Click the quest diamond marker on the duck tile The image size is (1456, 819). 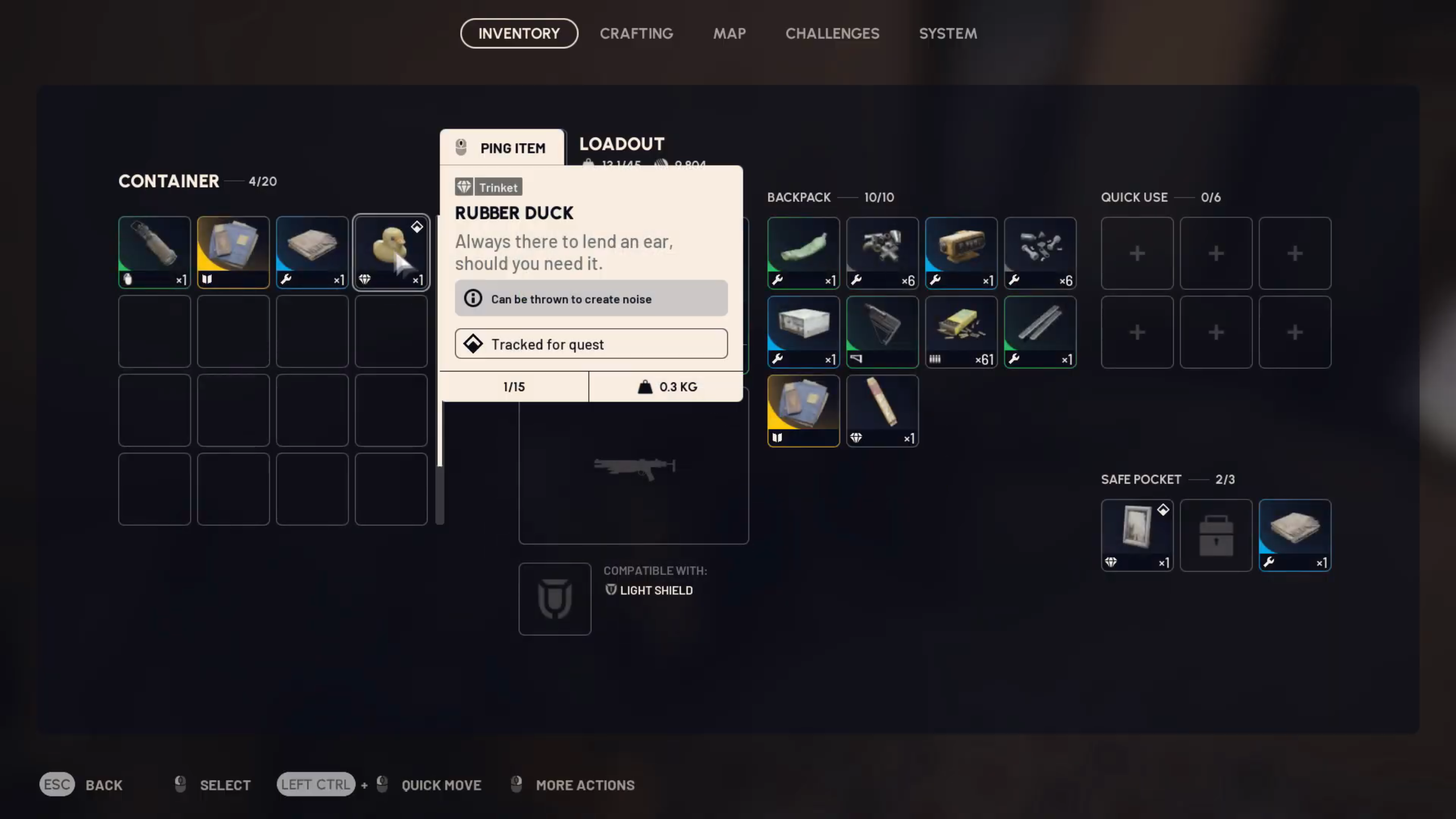pyautogui.click(x=418, y=226)
